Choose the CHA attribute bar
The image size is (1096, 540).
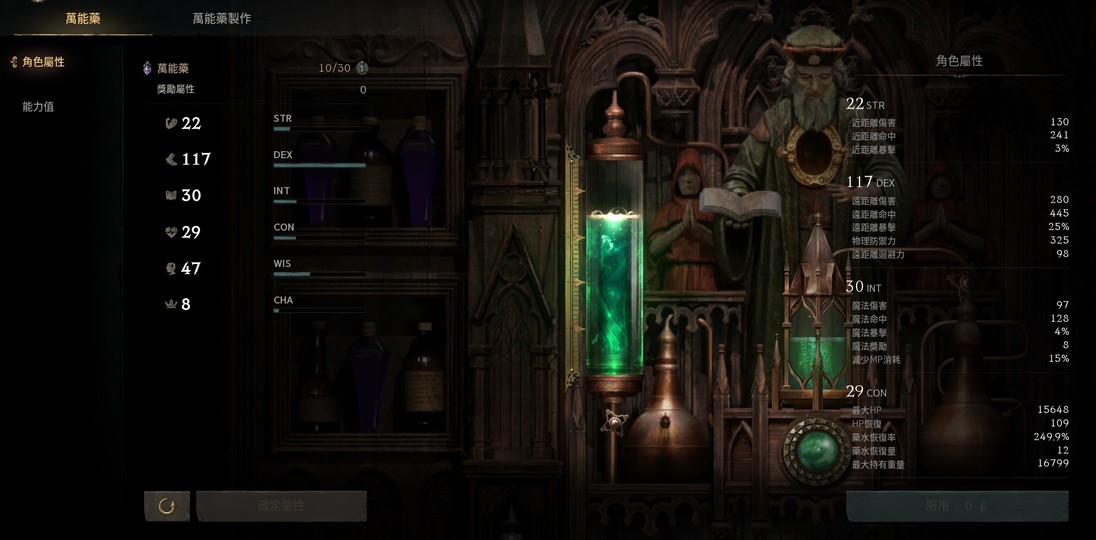[x=319, y=310]
